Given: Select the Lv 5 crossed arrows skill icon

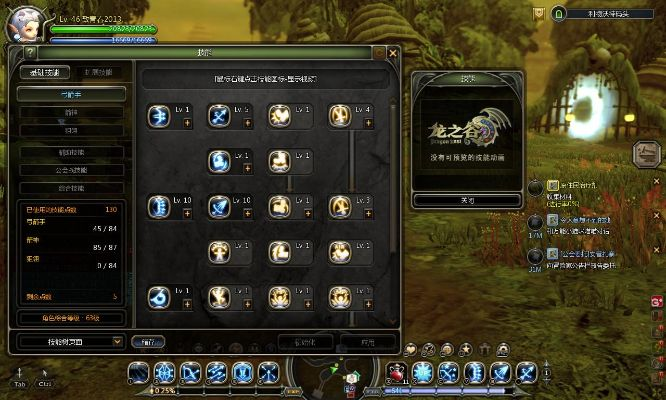Looking at the screenshot, I should tap(219, 116).
